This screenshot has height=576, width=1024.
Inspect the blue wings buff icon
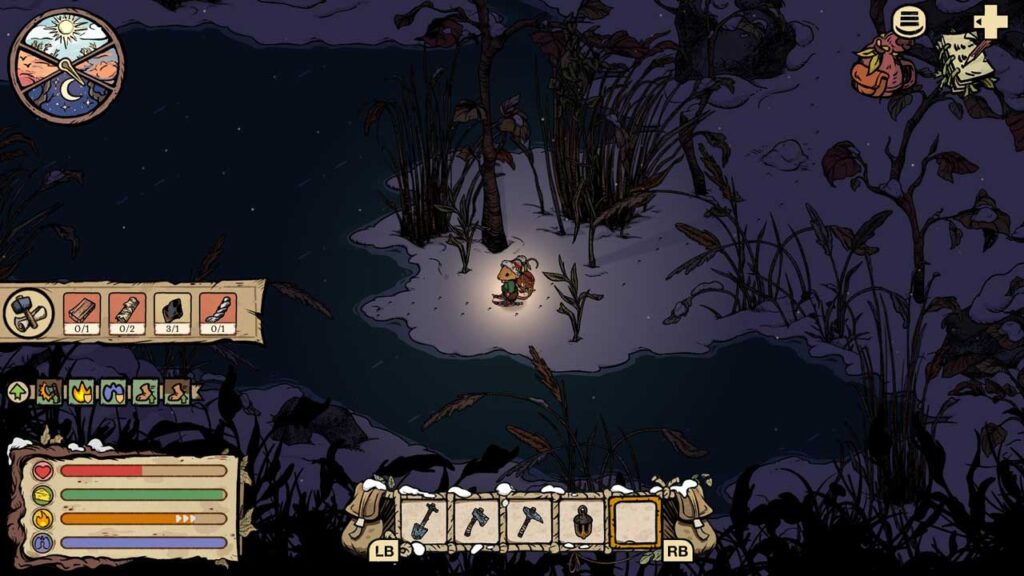[x=113, y=391]
